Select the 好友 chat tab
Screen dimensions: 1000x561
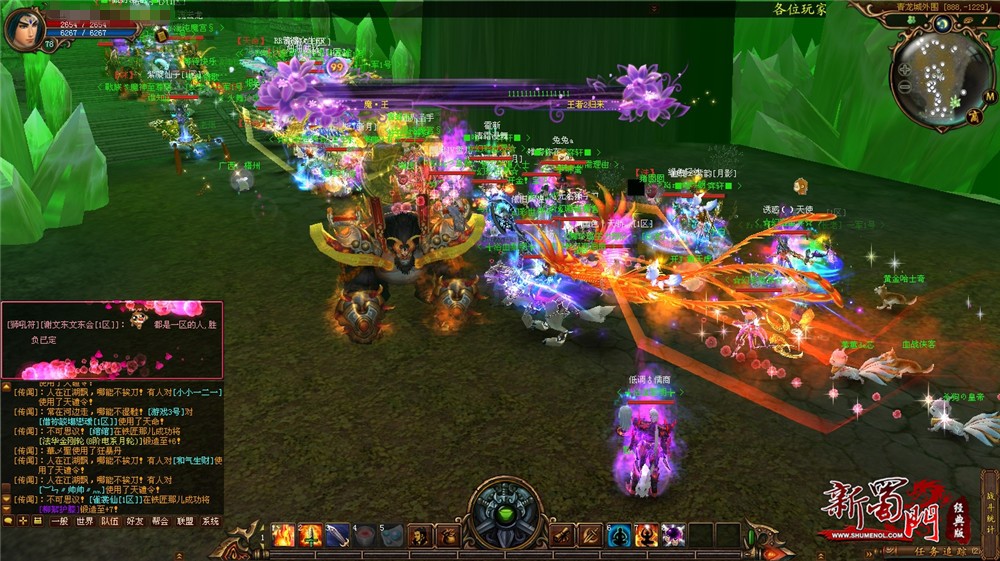tap(136, 521)
